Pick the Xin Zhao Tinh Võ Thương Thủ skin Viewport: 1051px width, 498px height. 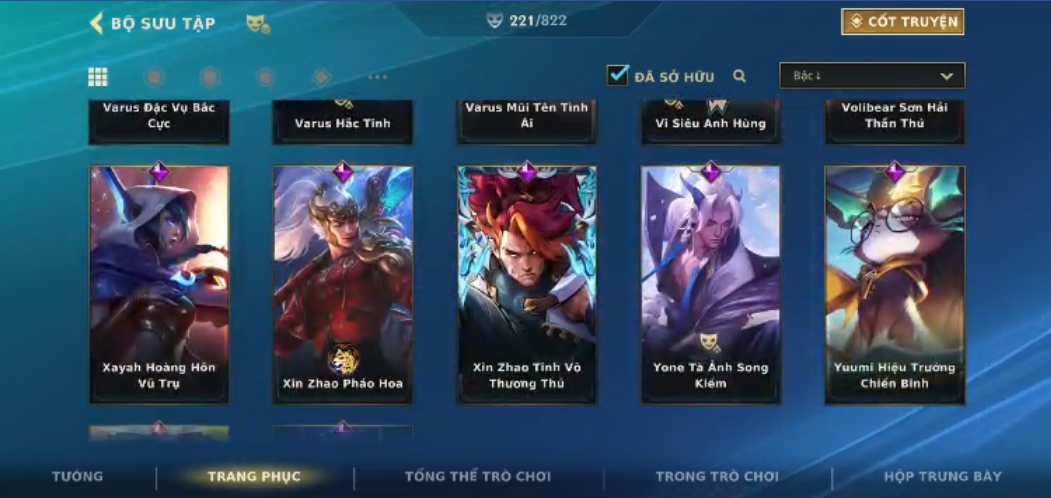point(527,285)
